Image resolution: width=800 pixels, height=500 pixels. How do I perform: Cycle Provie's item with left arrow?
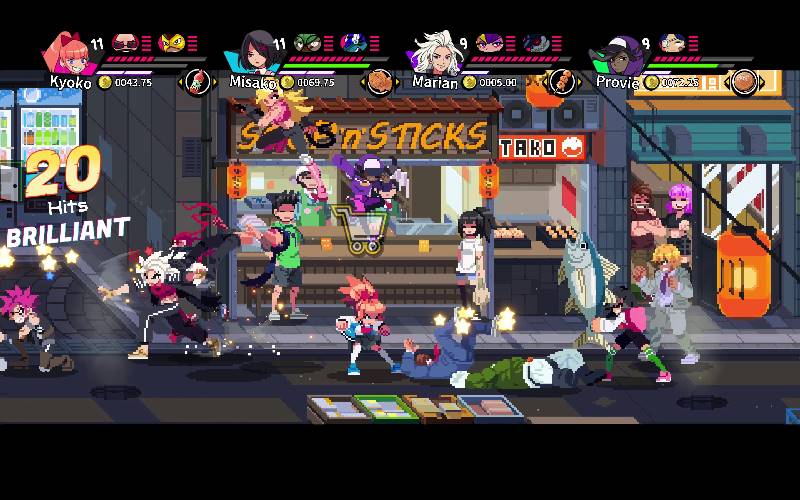tap(727, 82)
